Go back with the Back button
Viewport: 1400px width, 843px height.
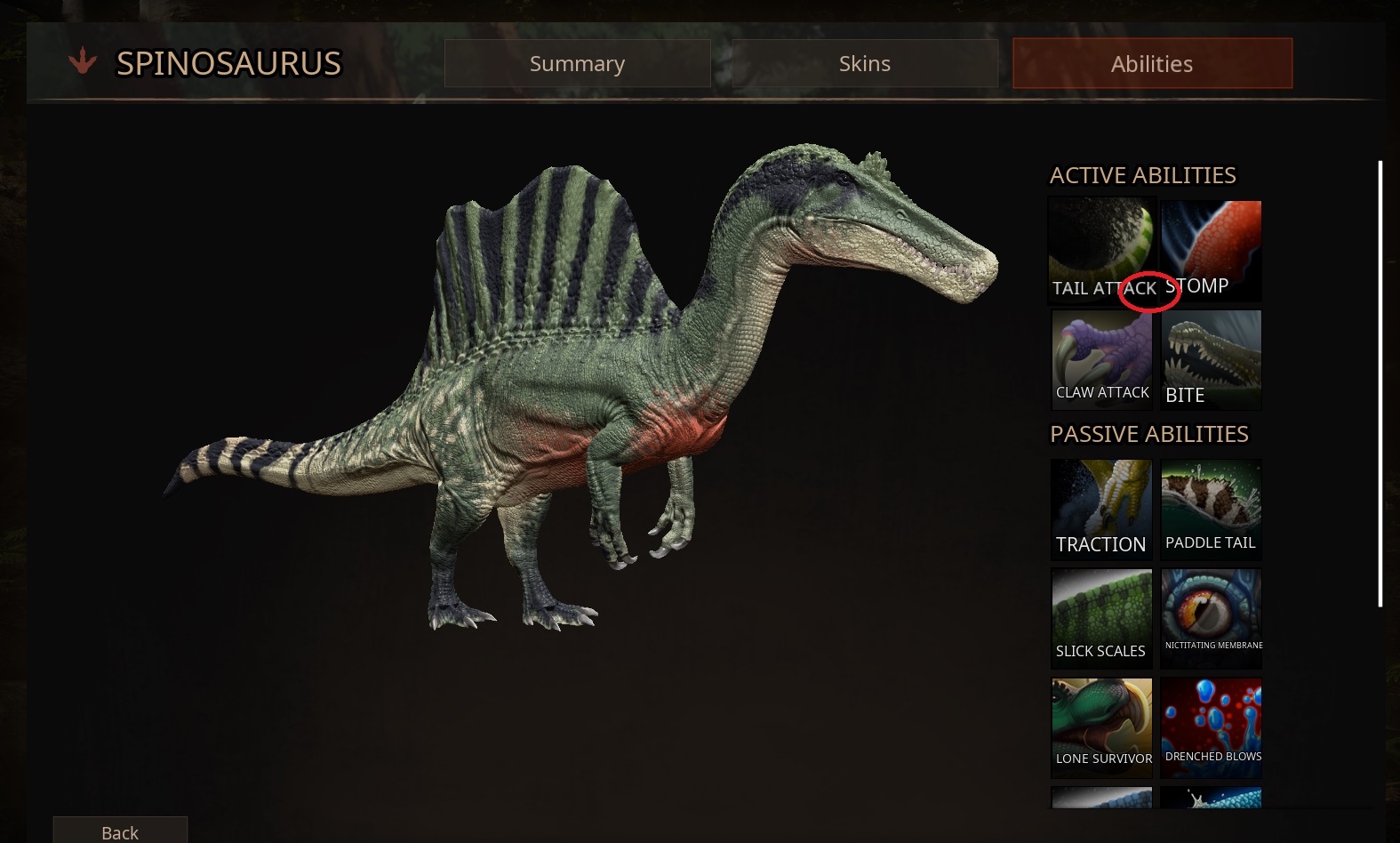tap(120, 831)
